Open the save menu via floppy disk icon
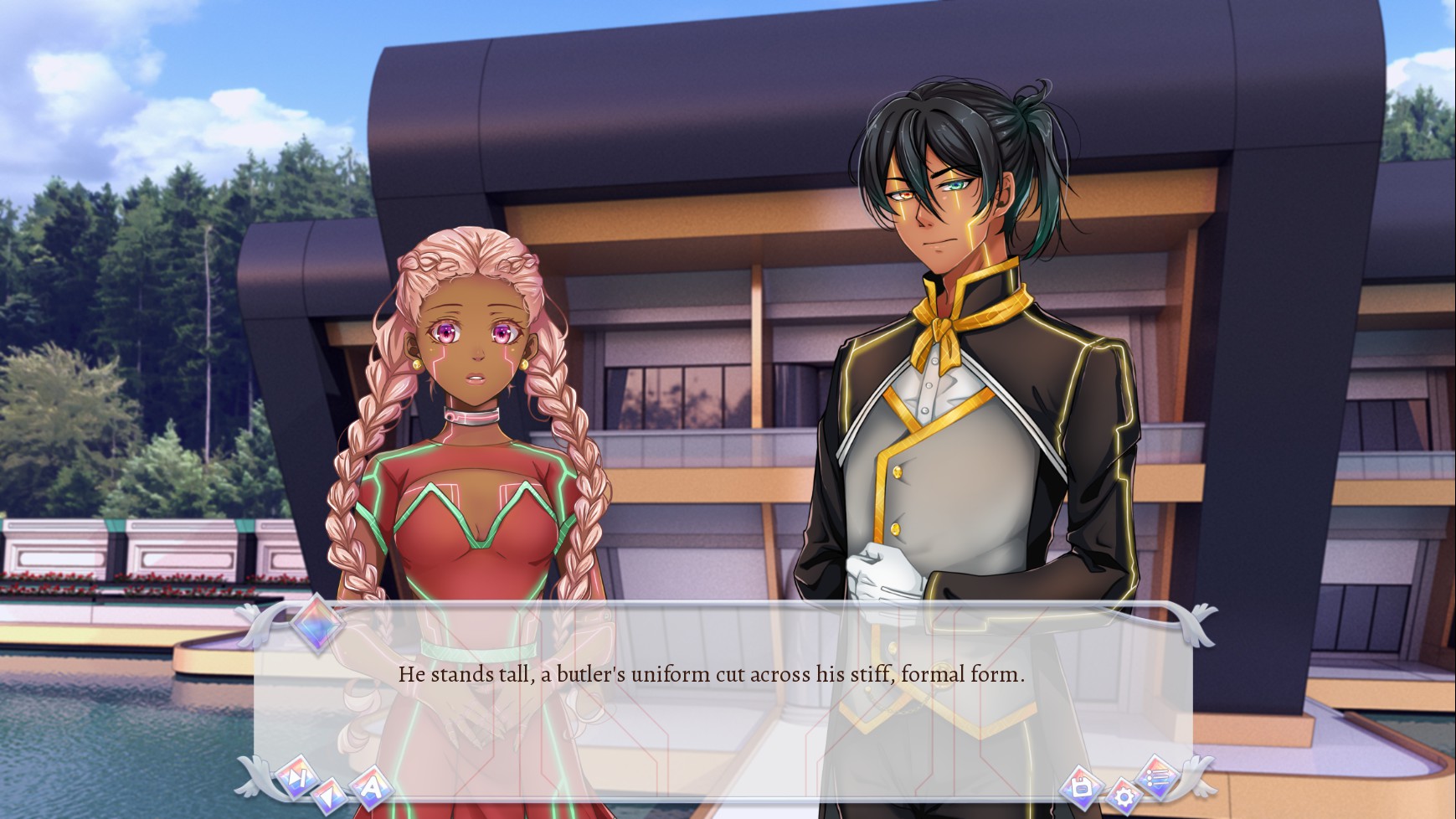This screenshot has height=819, width=1456. coord(1080,786)
